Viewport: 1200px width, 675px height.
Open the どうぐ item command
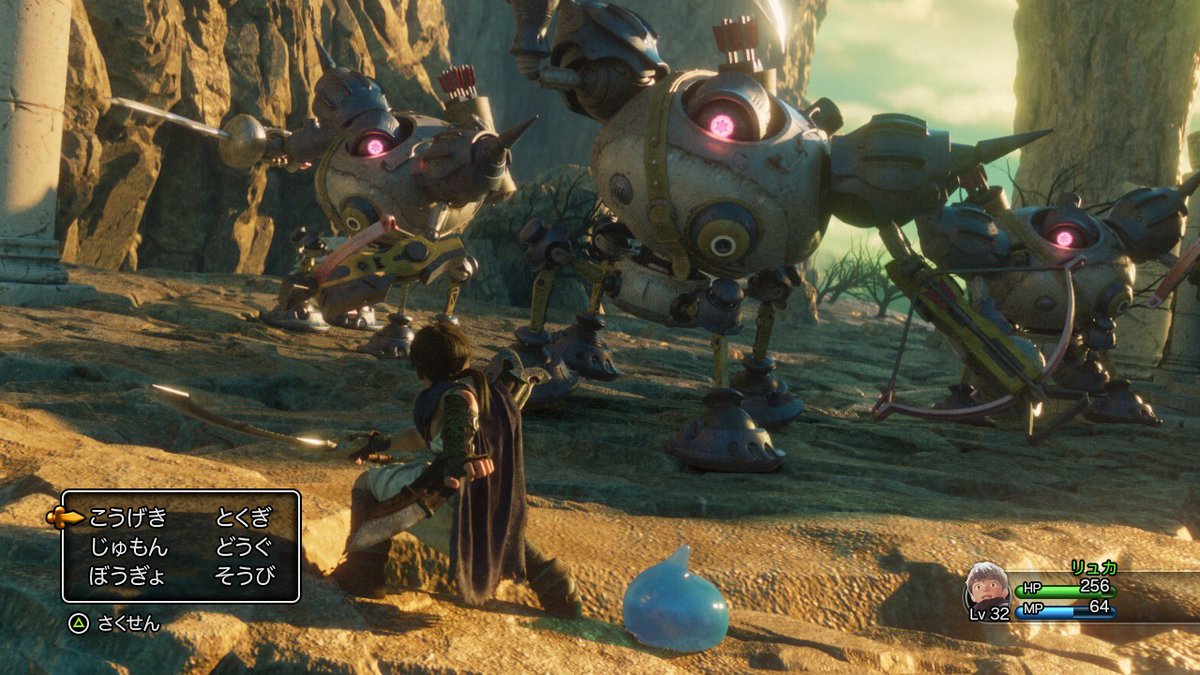243,547
